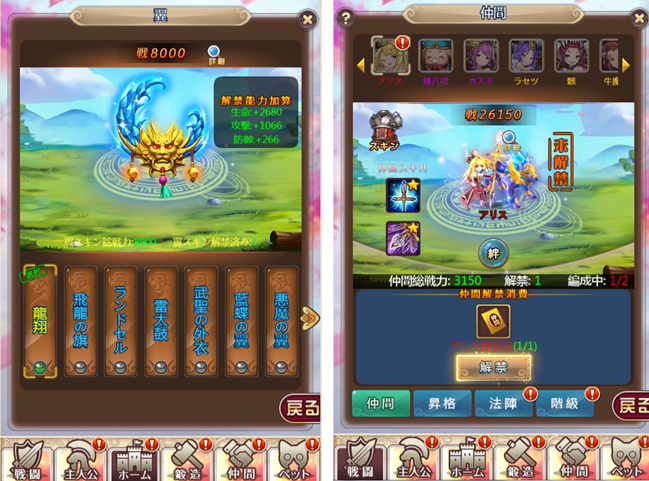Tap the round 絆 bond button

coord(493,252)
